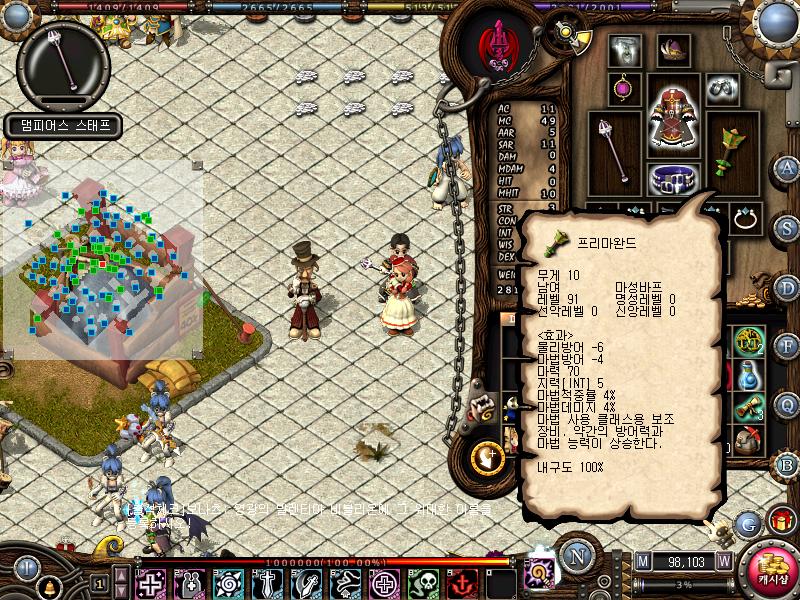
Task: Activate the red anchor skill icon
Action: click(x=464, y=582)
